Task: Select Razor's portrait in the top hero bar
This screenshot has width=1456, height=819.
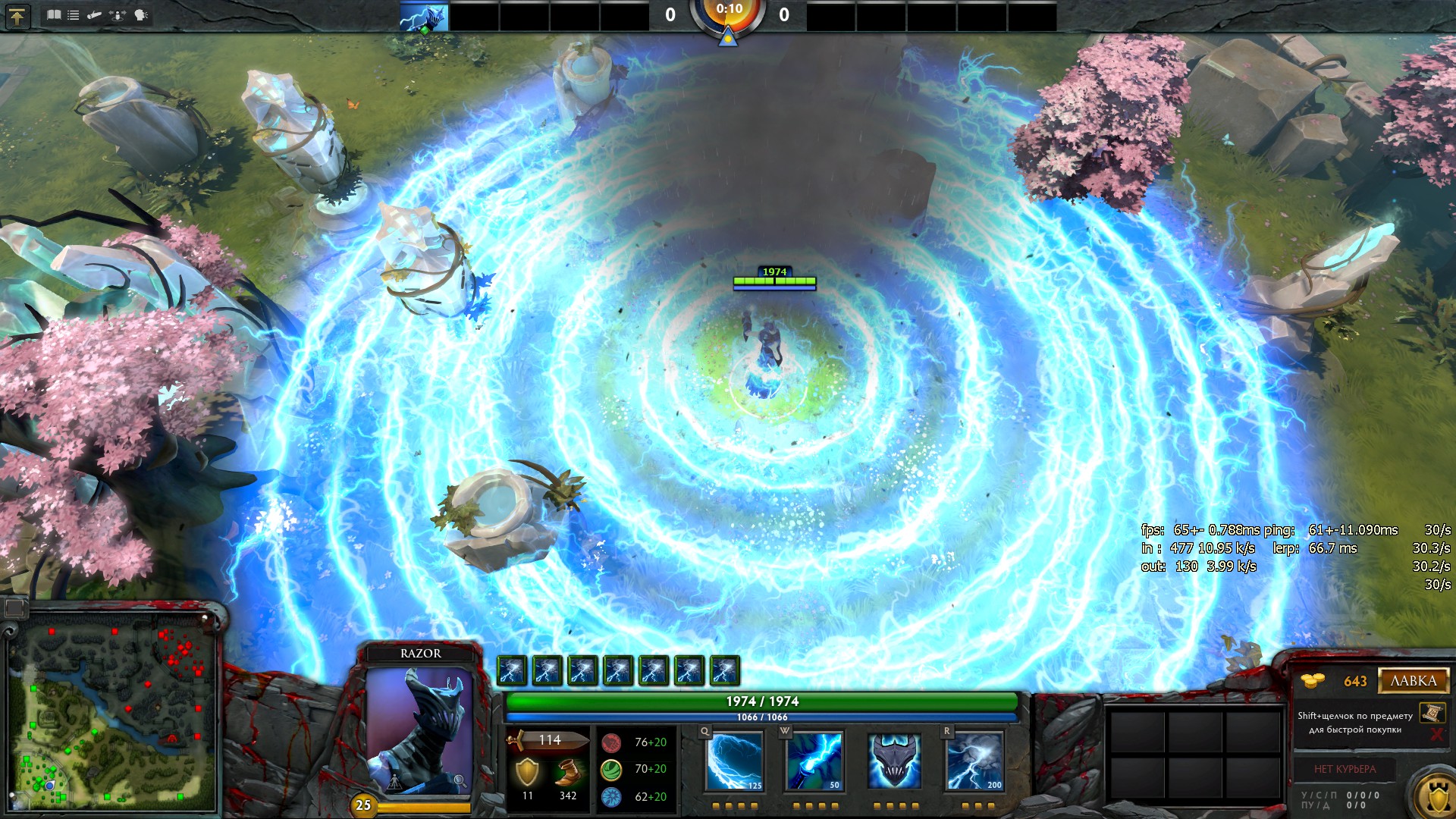Action: (424, 17)
